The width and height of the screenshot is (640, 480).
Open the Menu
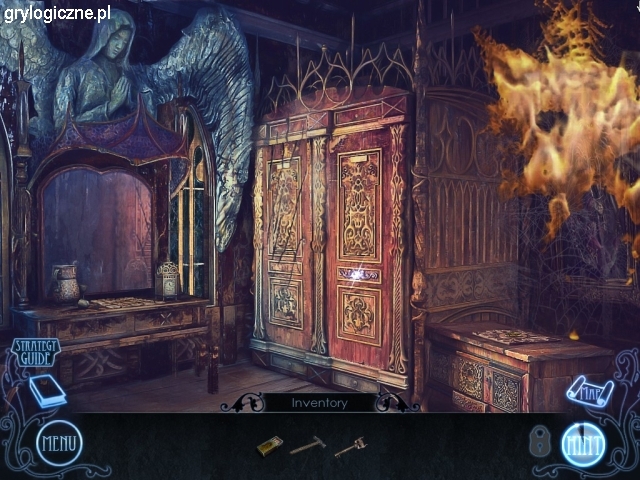pyautogui.click(x=59, y=443)
